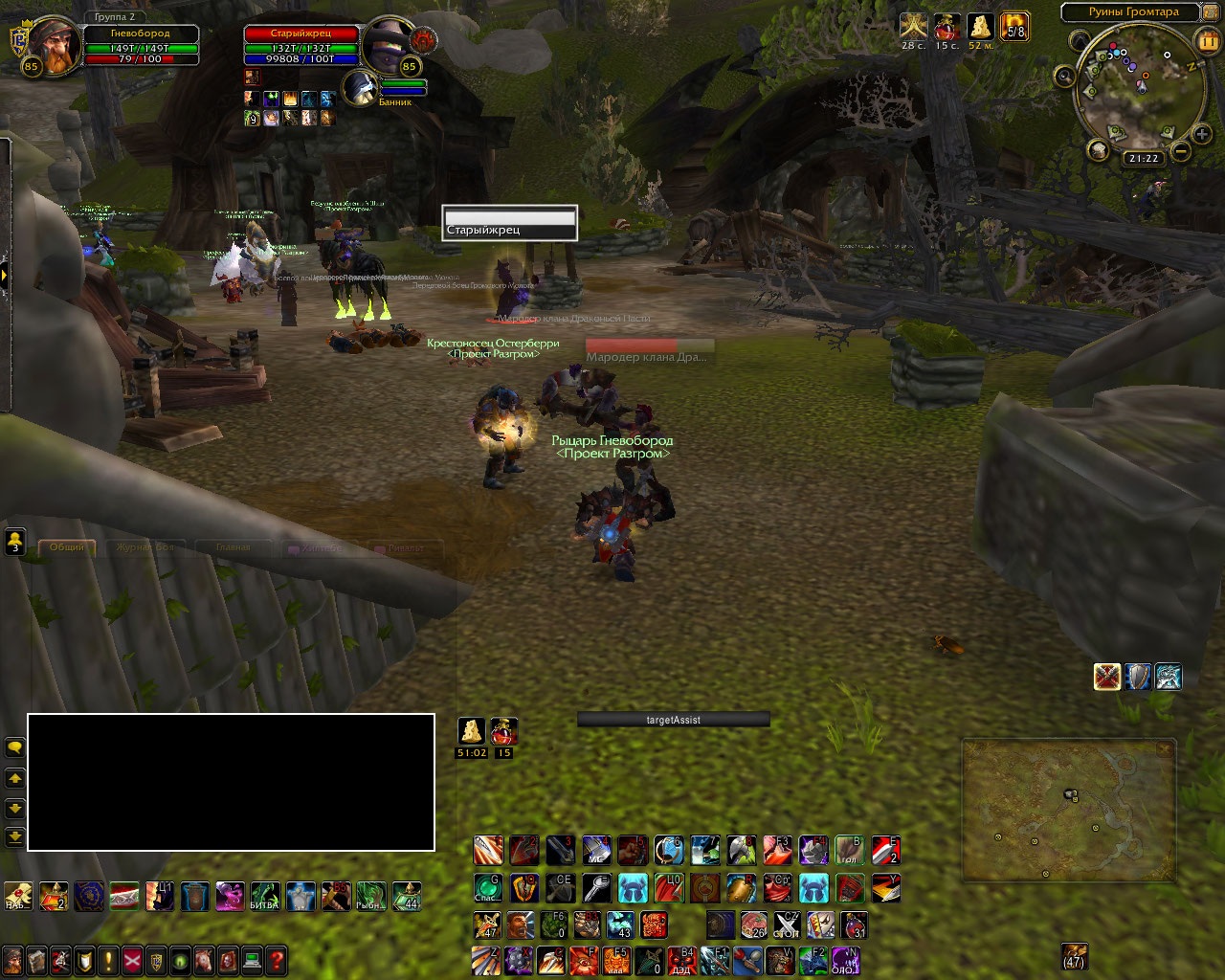Use the action slot labeled БИТВА
Image resolution: width=1225 pixels, height=980 pixels.
tap(265, 897)
